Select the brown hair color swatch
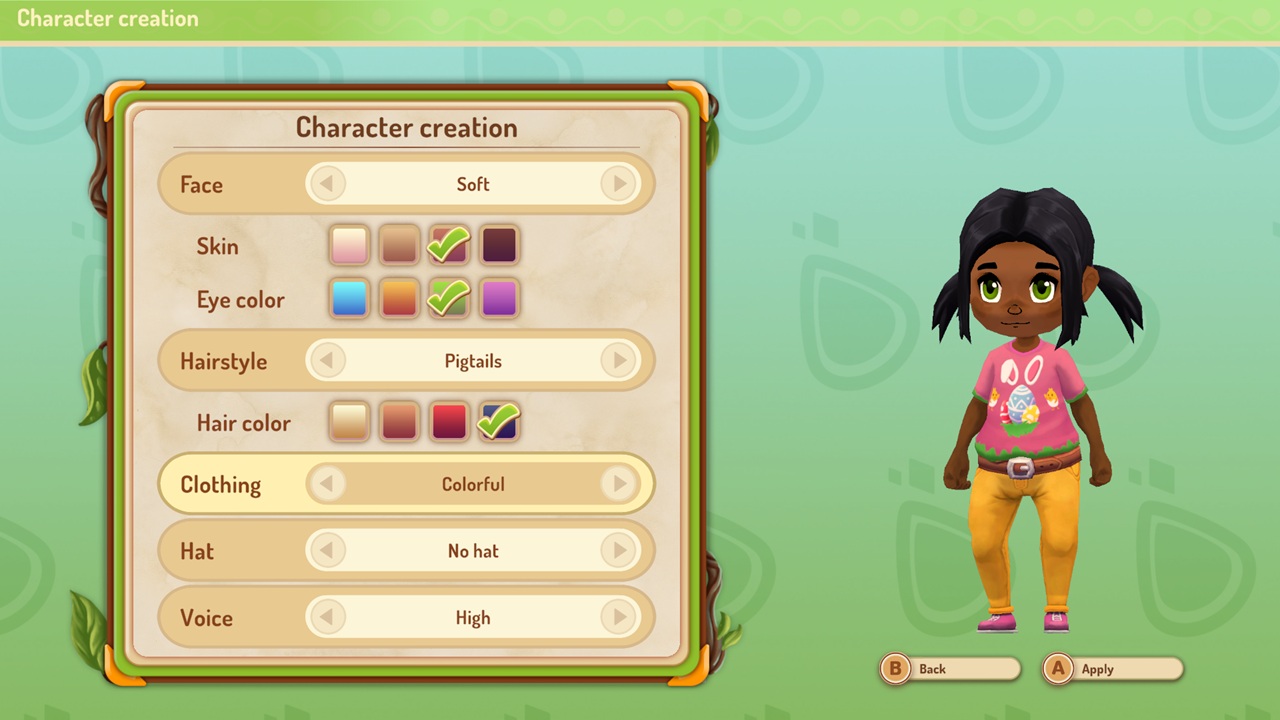 [399, 422]
